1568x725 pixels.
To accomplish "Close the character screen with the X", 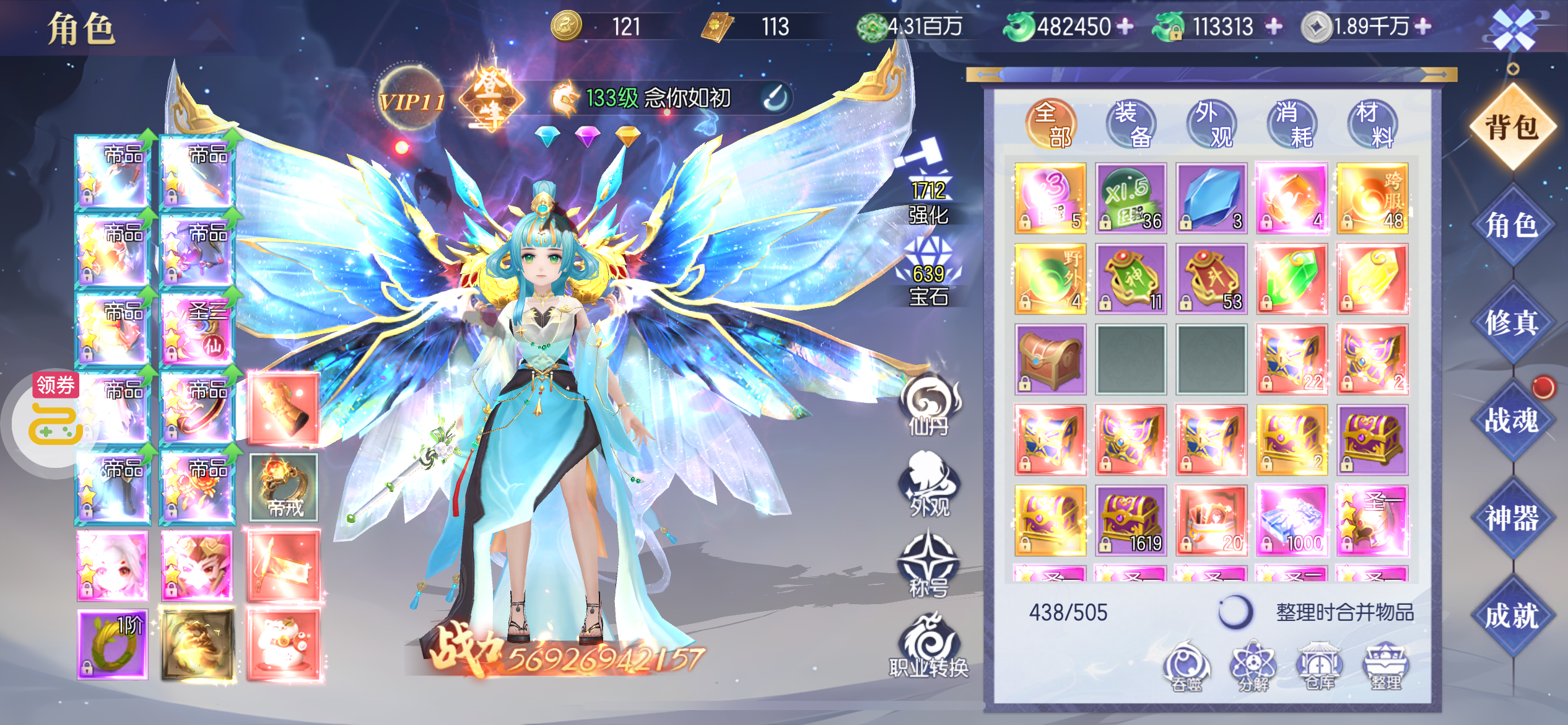I will tap(1512, 29).
